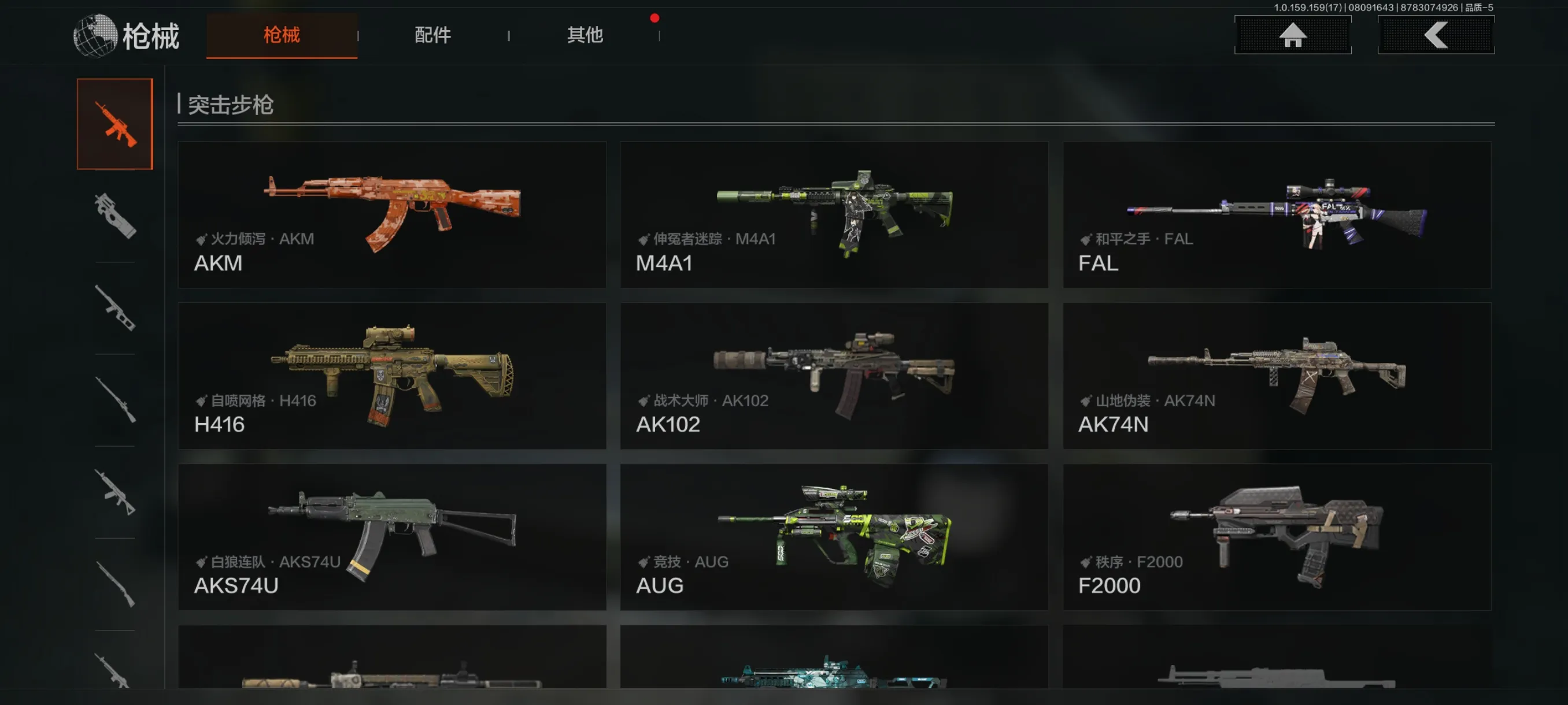Select the AK102 weapon card
Screen dimensions: 1568x705
(834, 376)
